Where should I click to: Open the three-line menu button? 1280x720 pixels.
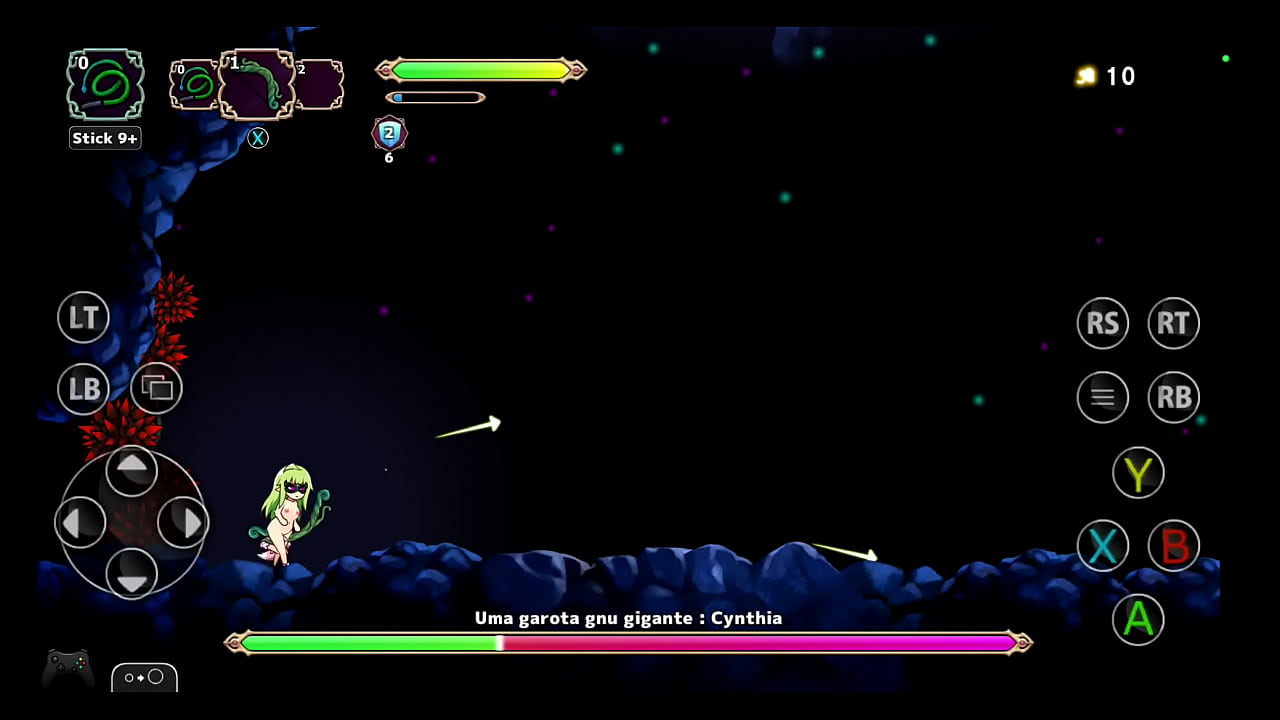tap(1102, 397)
